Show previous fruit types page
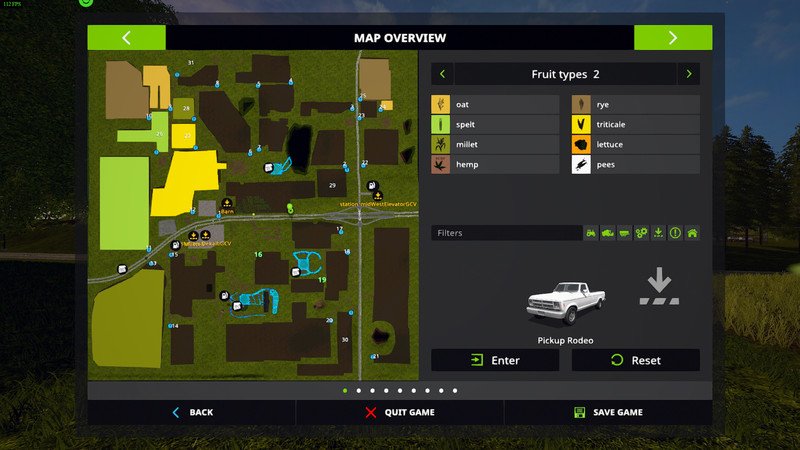Image resolution: width=800 pixels, height=450 pixels. click(x=442, y=74)
